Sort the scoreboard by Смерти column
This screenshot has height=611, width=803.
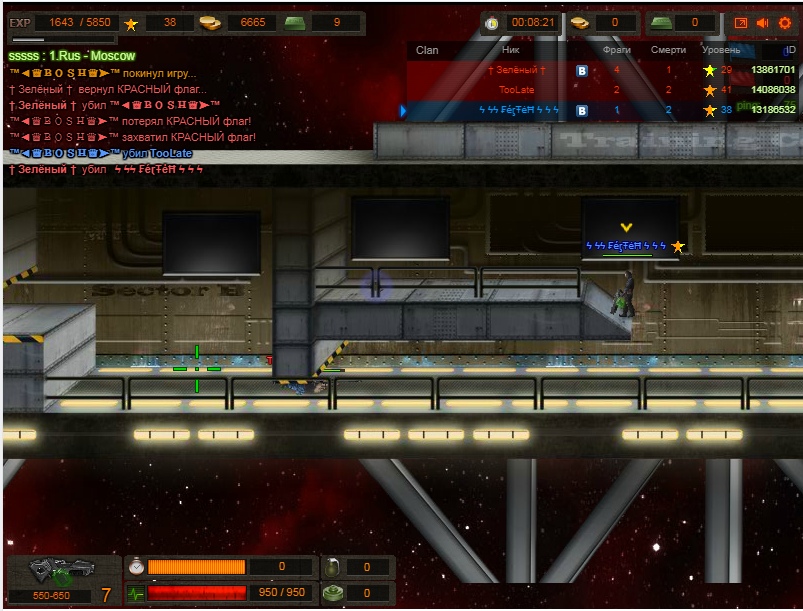coord(668,50)
